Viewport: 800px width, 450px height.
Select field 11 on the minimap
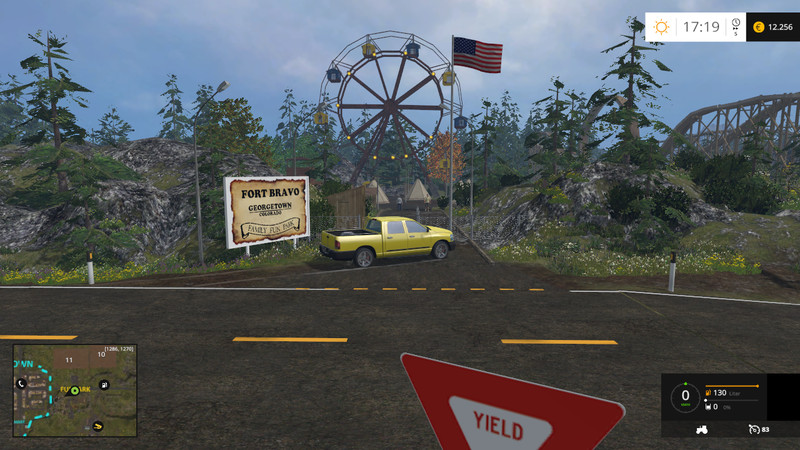click(x=69, y=358)
